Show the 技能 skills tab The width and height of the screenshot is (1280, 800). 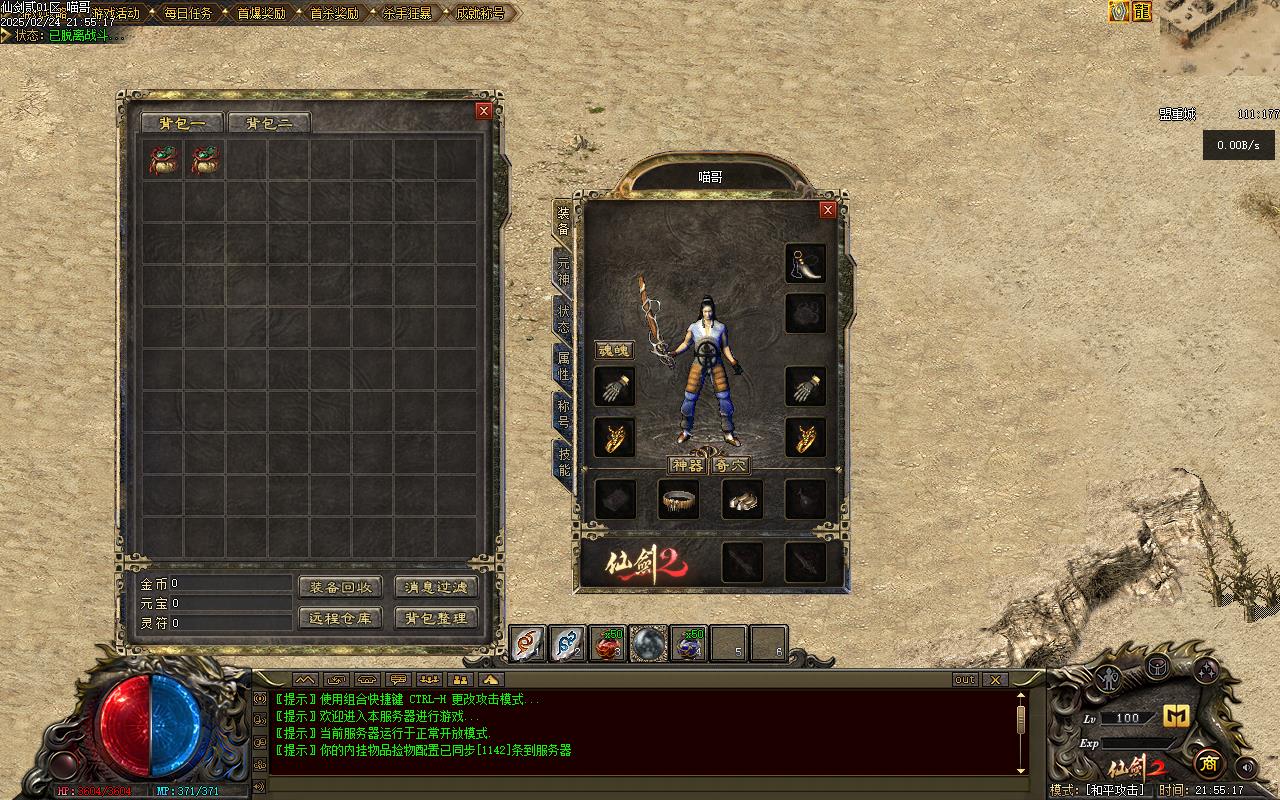click(x=564, y=462)
